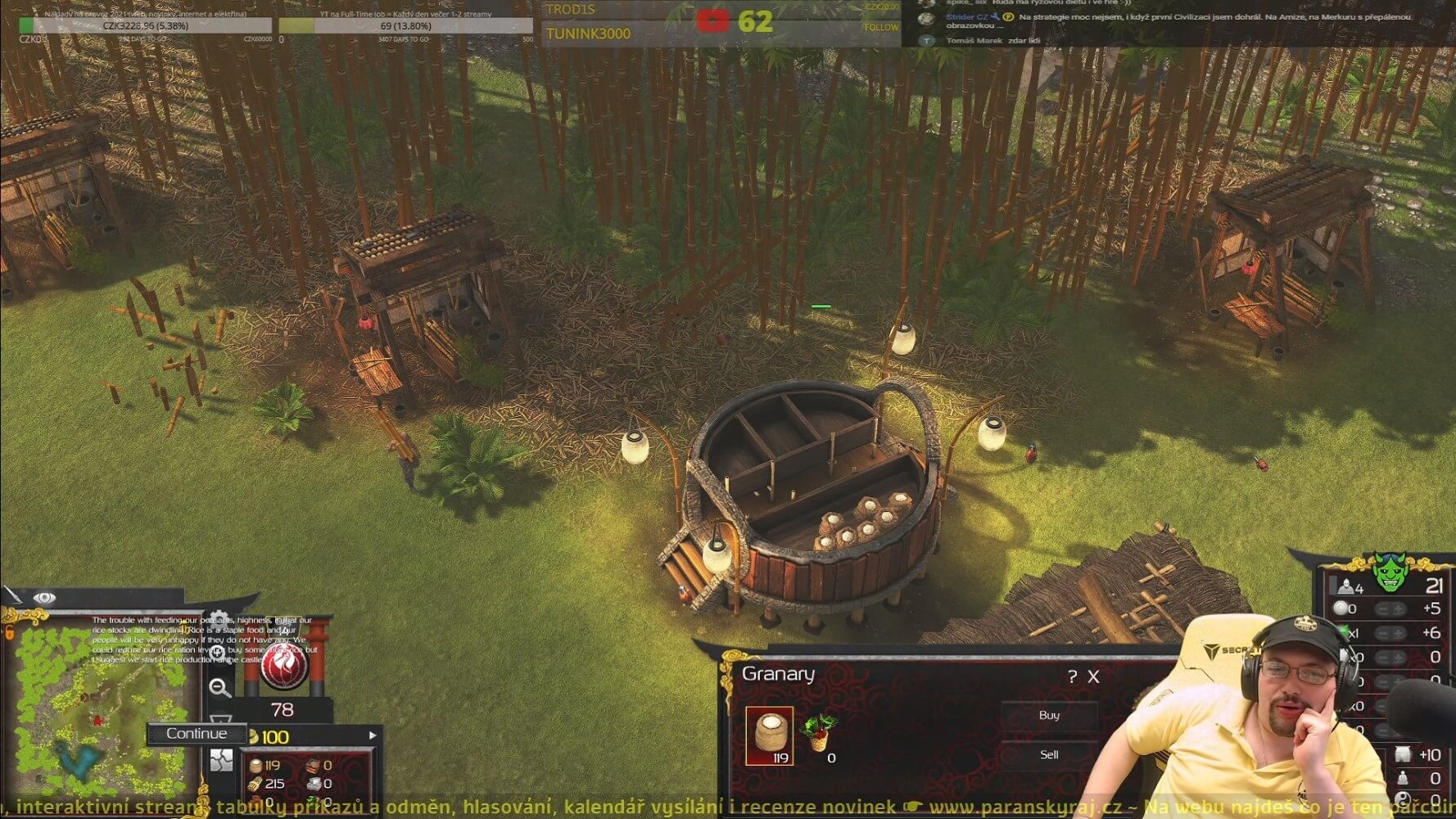This screenshot has width=1456, height=819.
Task: Close the Granary panel
Action: (x=1094, y=677)
